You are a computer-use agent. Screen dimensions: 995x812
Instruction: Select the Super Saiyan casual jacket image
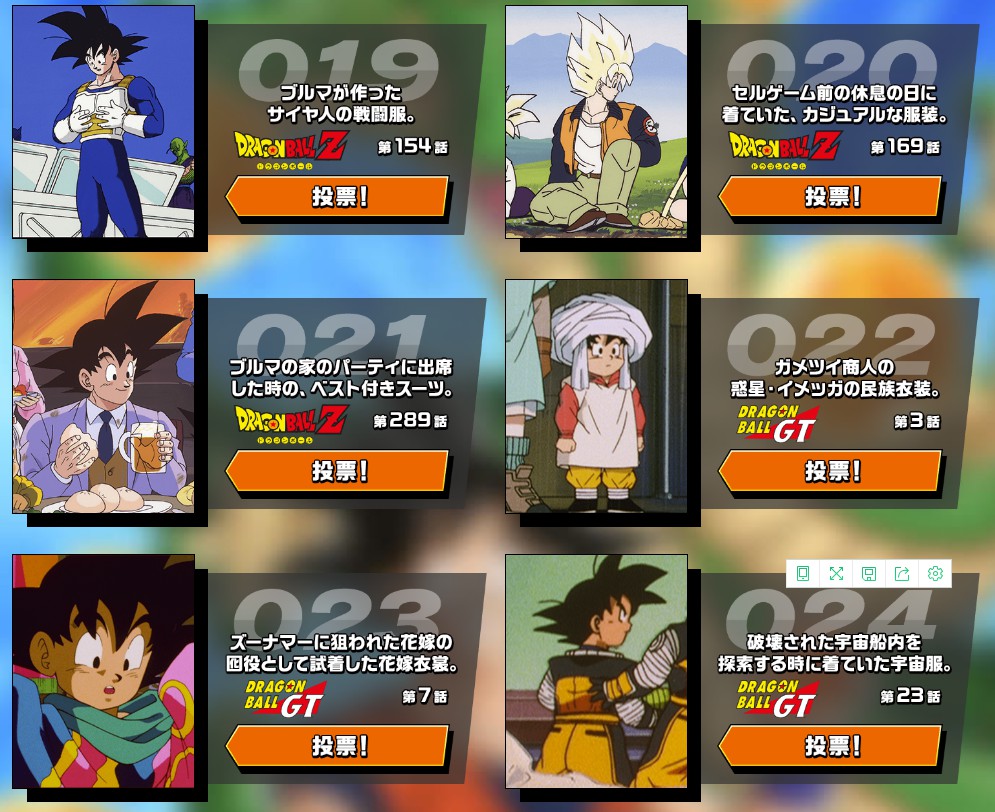point(596,122)
